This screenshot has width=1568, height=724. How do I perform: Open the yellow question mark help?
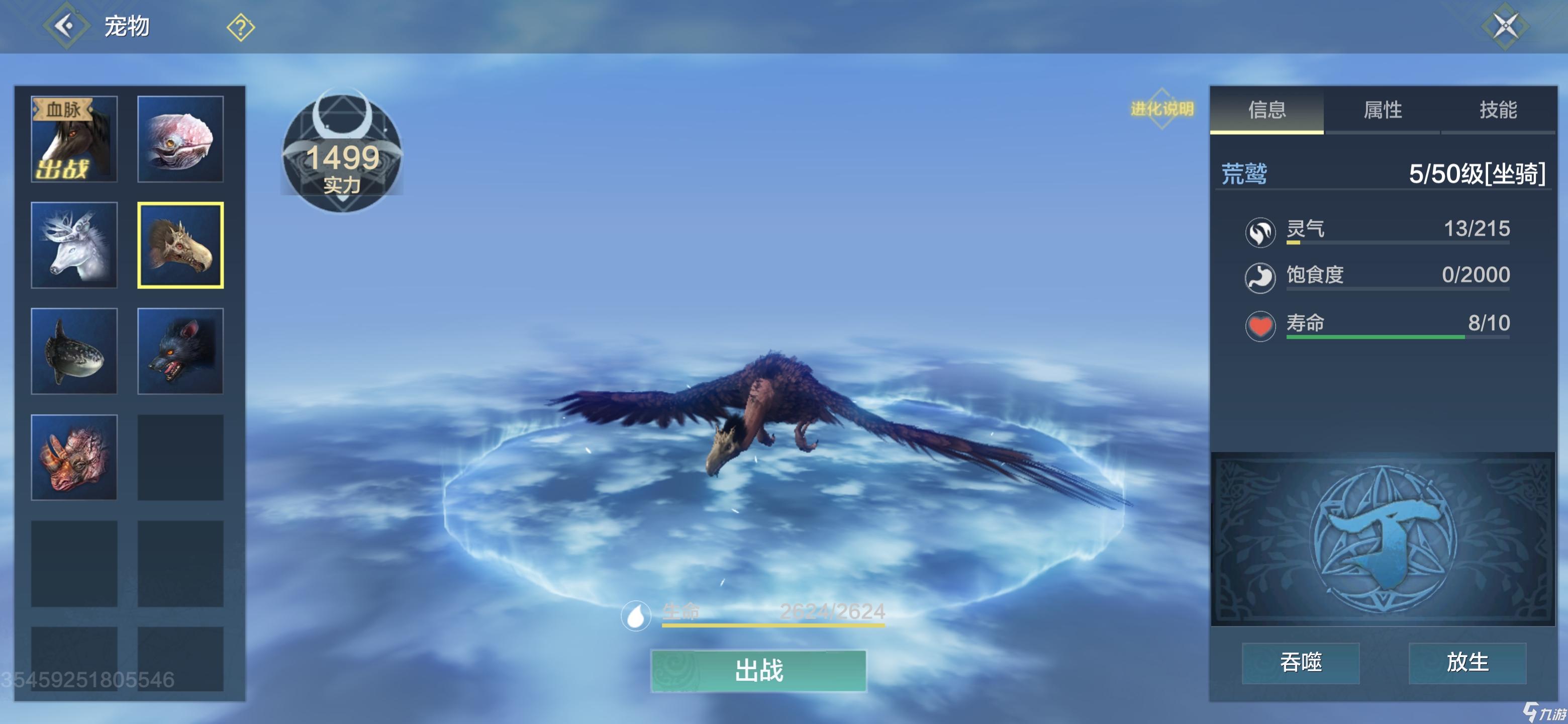pyautogui.click(x=240, y=27)
